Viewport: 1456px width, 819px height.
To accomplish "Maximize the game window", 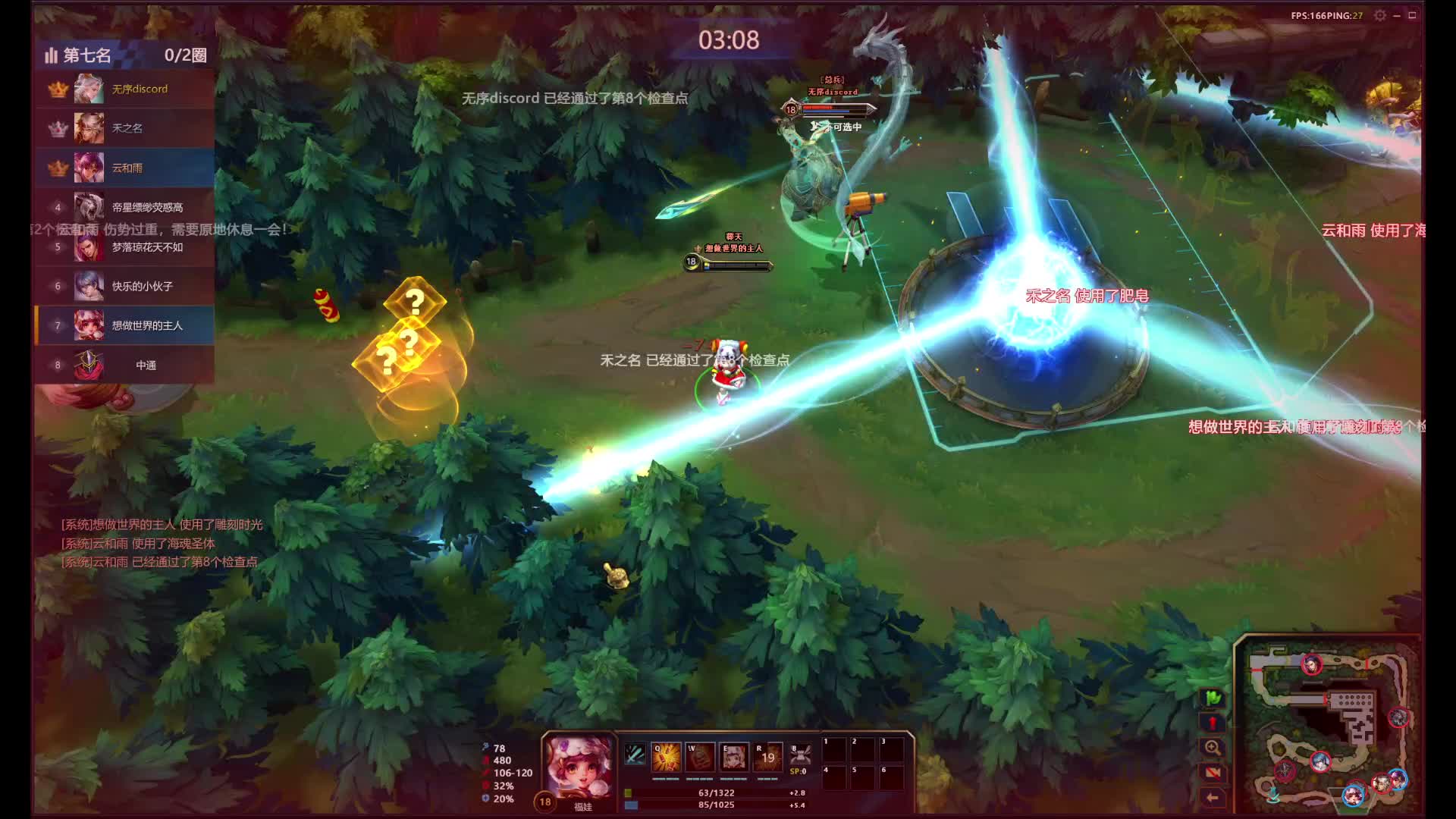I will [x=1412, y=16].
